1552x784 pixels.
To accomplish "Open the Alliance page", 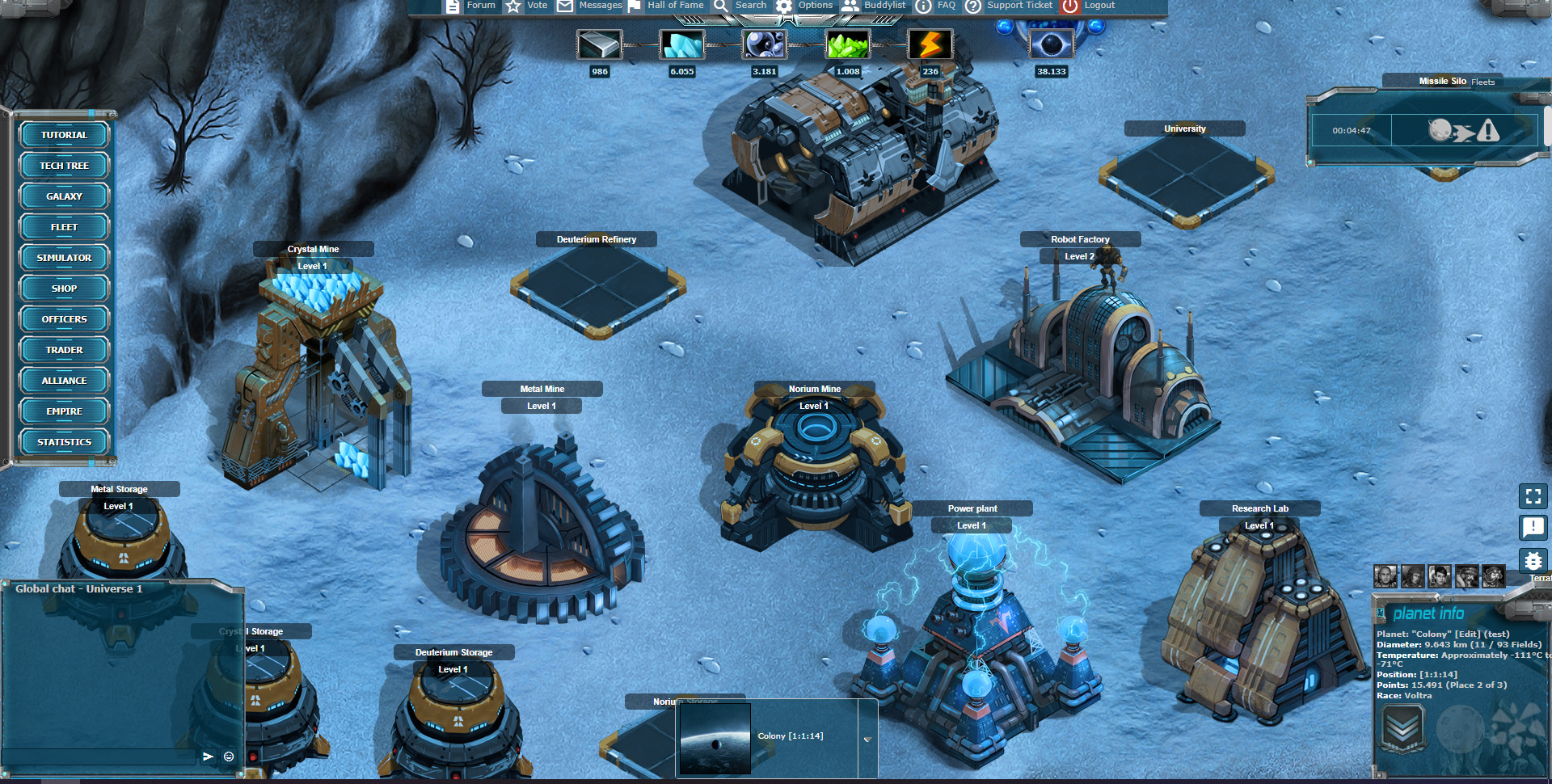I will [x=64, y=381].
